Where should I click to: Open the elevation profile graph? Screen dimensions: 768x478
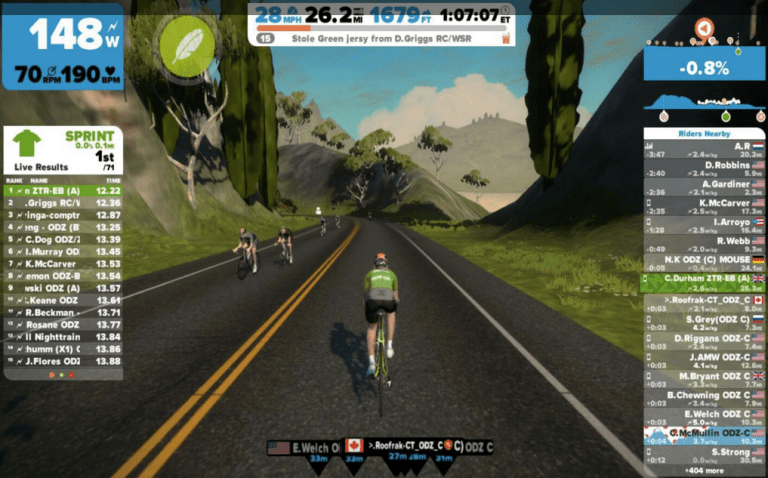tap(703, 101)
